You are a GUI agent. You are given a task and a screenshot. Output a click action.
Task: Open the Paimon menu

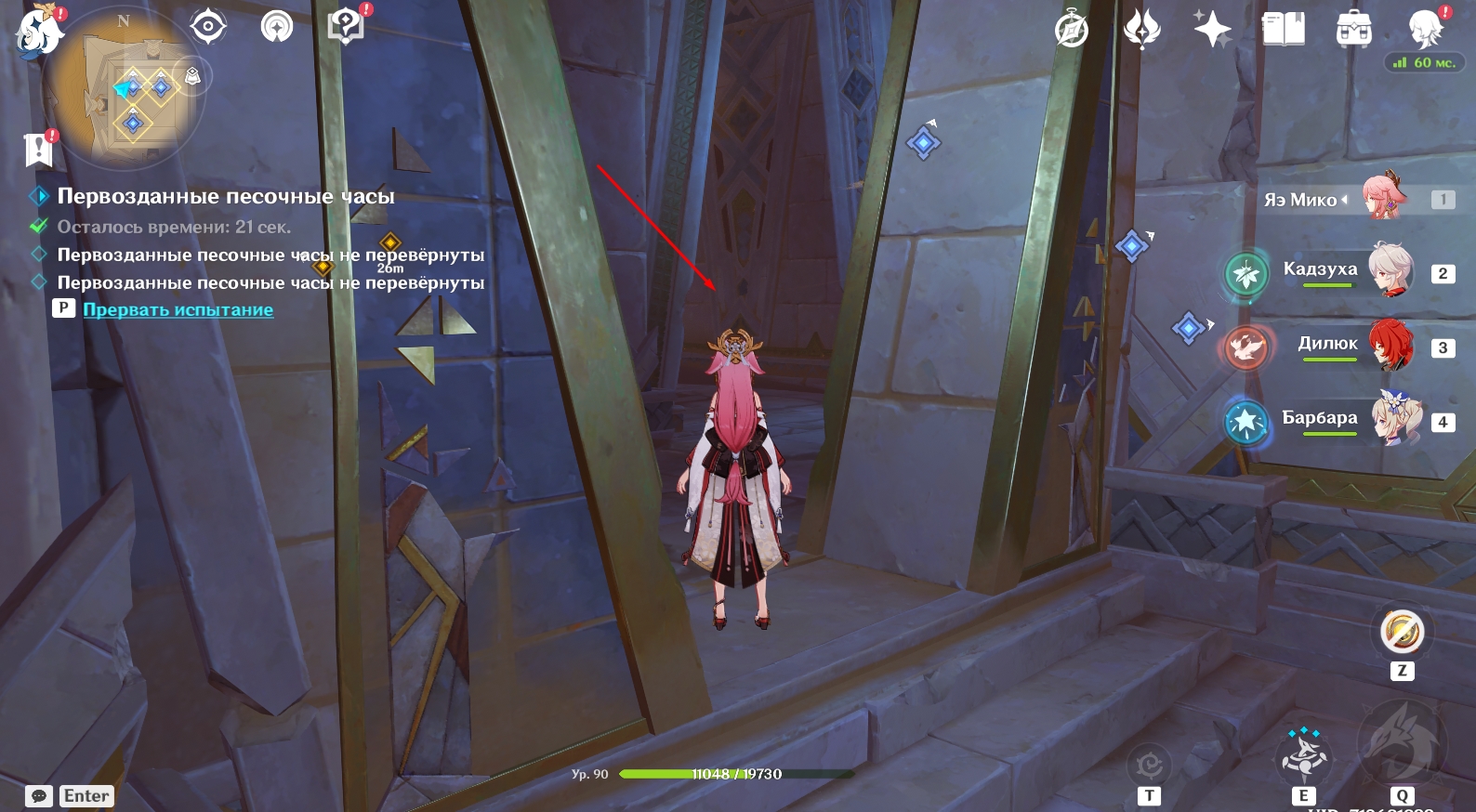[39, 32]
